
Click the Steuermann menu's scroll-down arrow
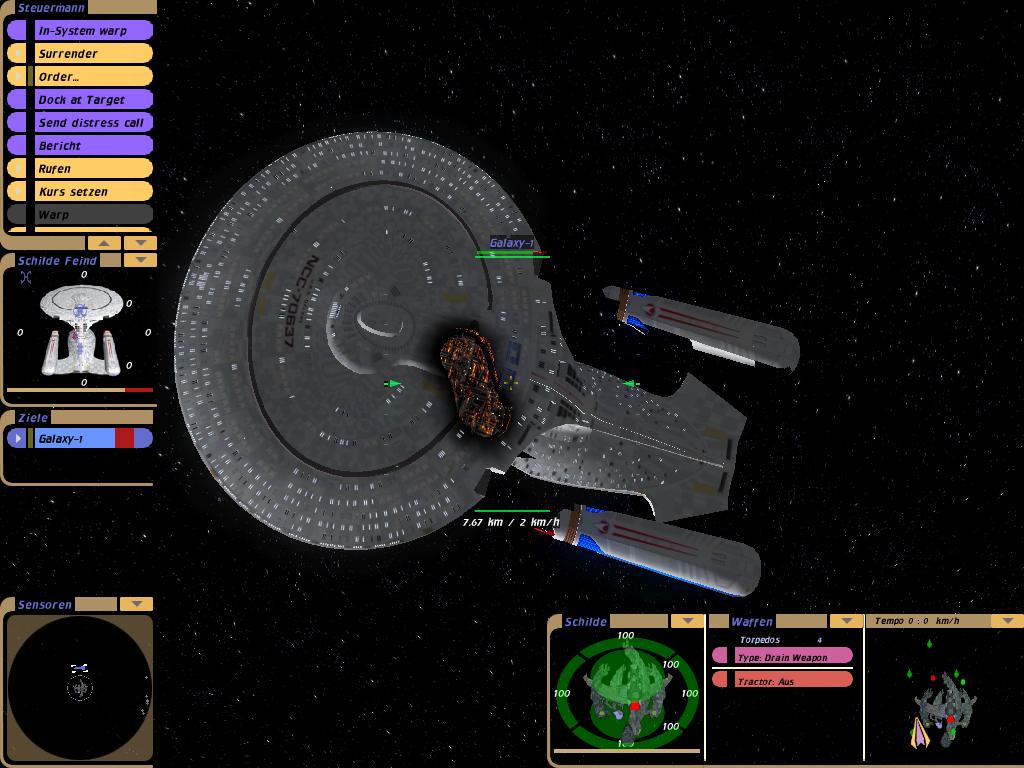(140, 243)
